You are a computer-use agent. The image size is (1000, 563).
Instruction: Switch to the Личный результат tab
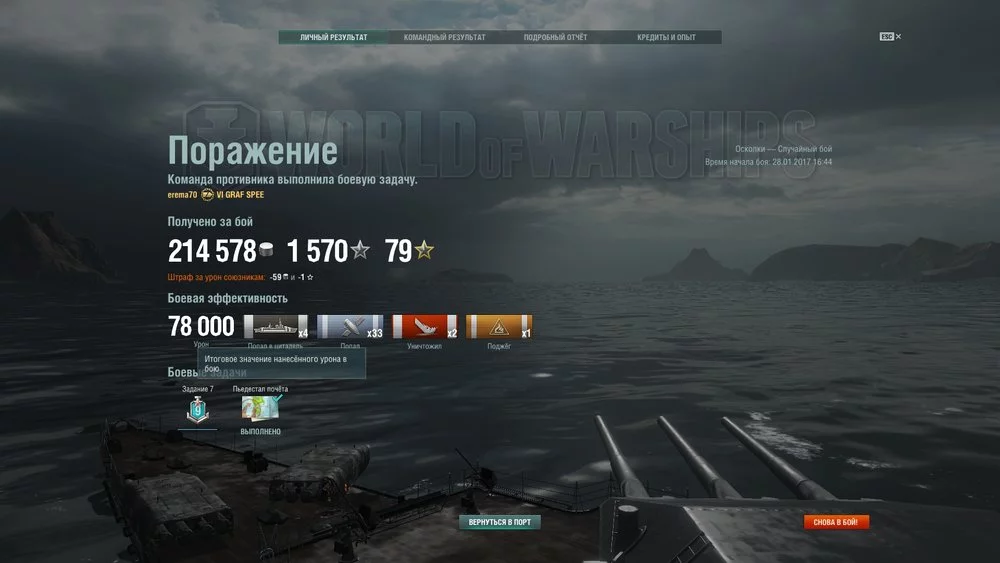pos(333,38)
